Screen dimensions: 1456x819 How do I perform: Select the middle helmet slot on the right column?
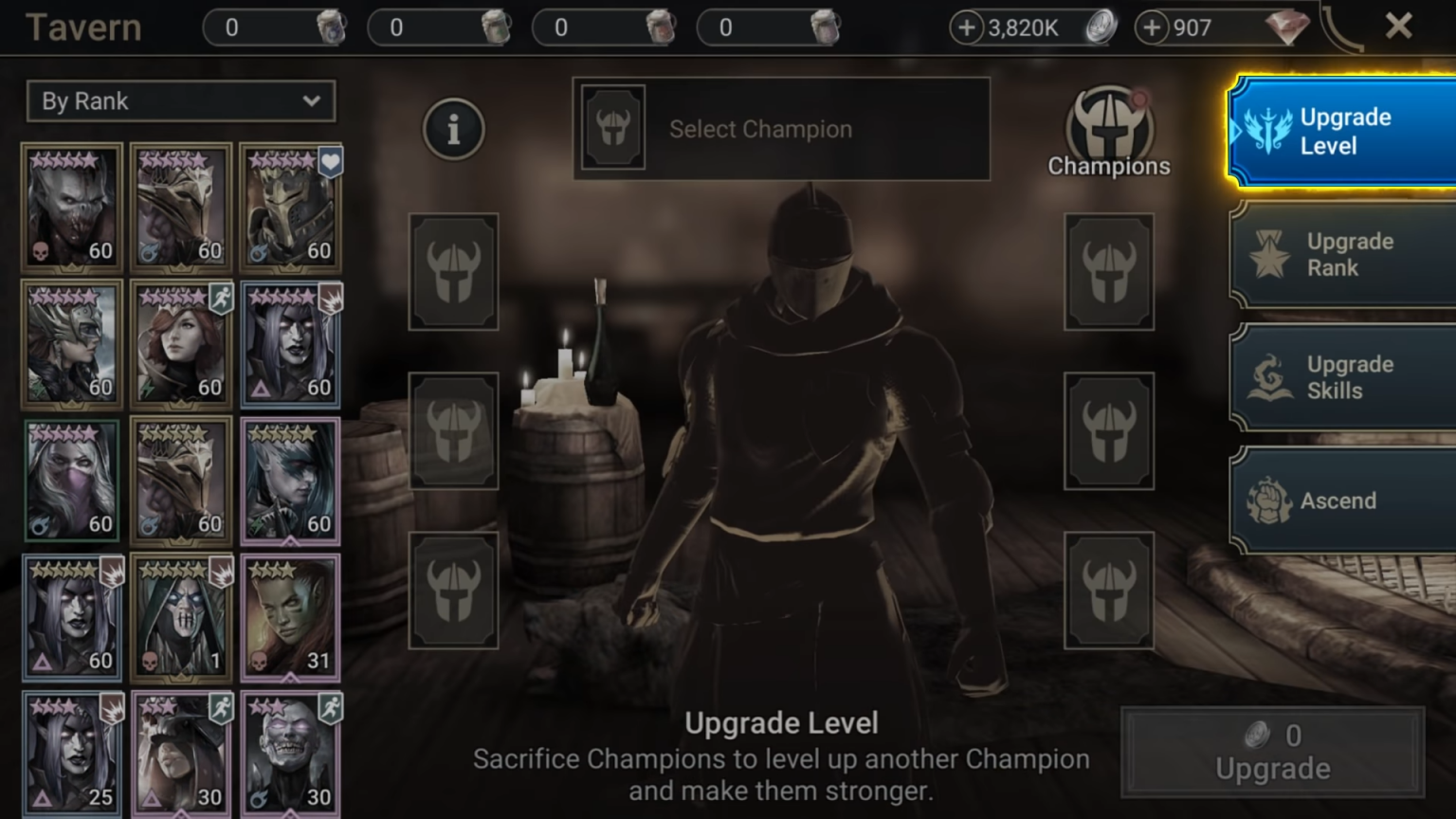[x=1109, y=431]
